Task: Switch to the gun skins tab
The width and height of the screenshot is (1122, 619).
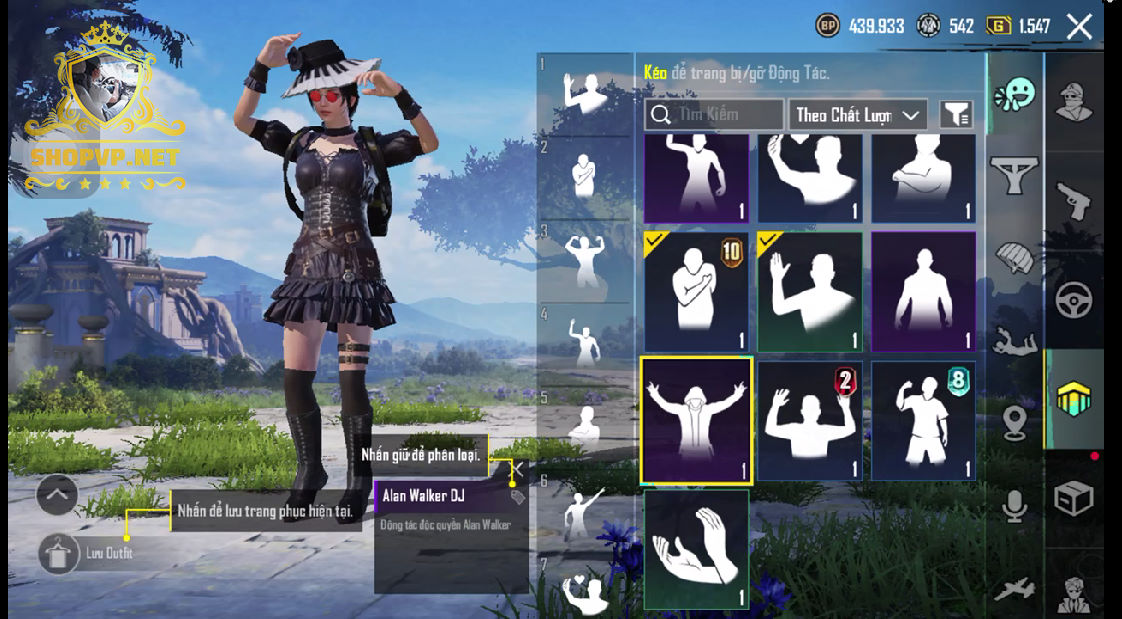Action: tap(1074, 201)
